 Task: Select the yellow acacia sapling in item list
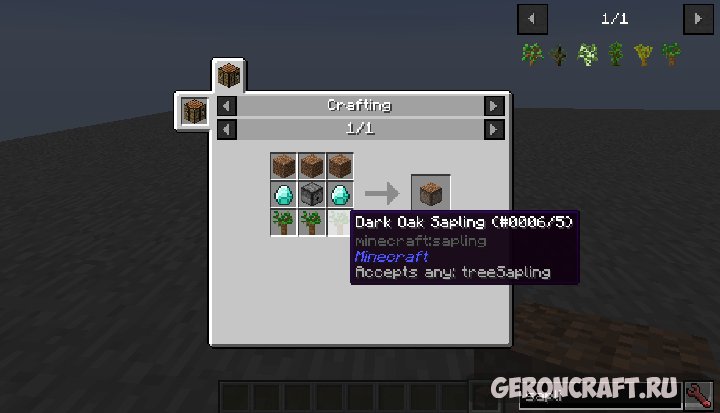pyautogui.click(x=643, y=55)
